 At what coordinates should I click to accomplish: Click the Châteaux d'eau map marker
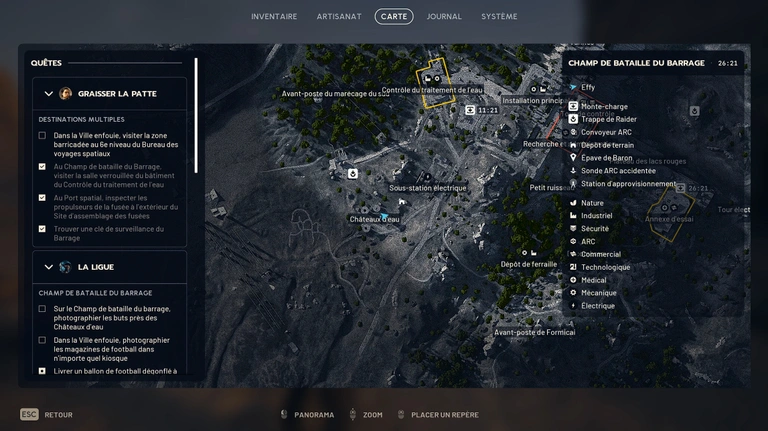coord(383,216)
